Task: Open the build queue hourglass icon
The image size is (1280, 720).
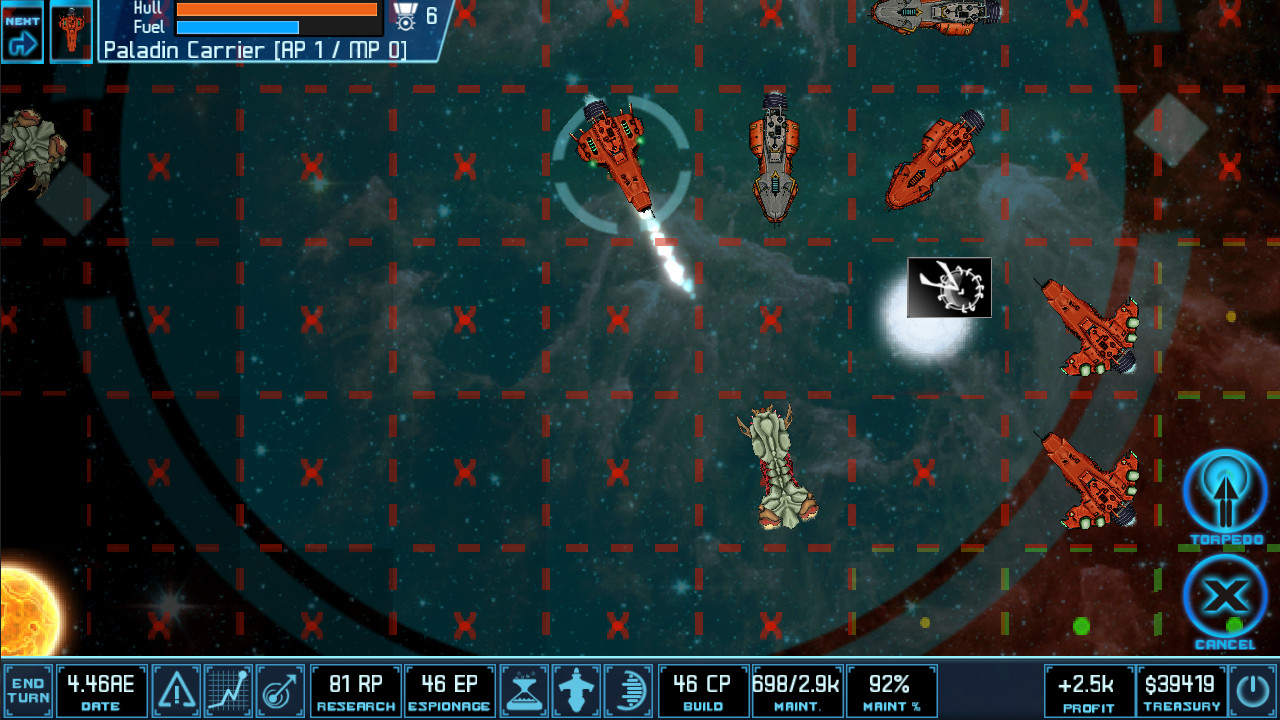Action: coord(524,689)
